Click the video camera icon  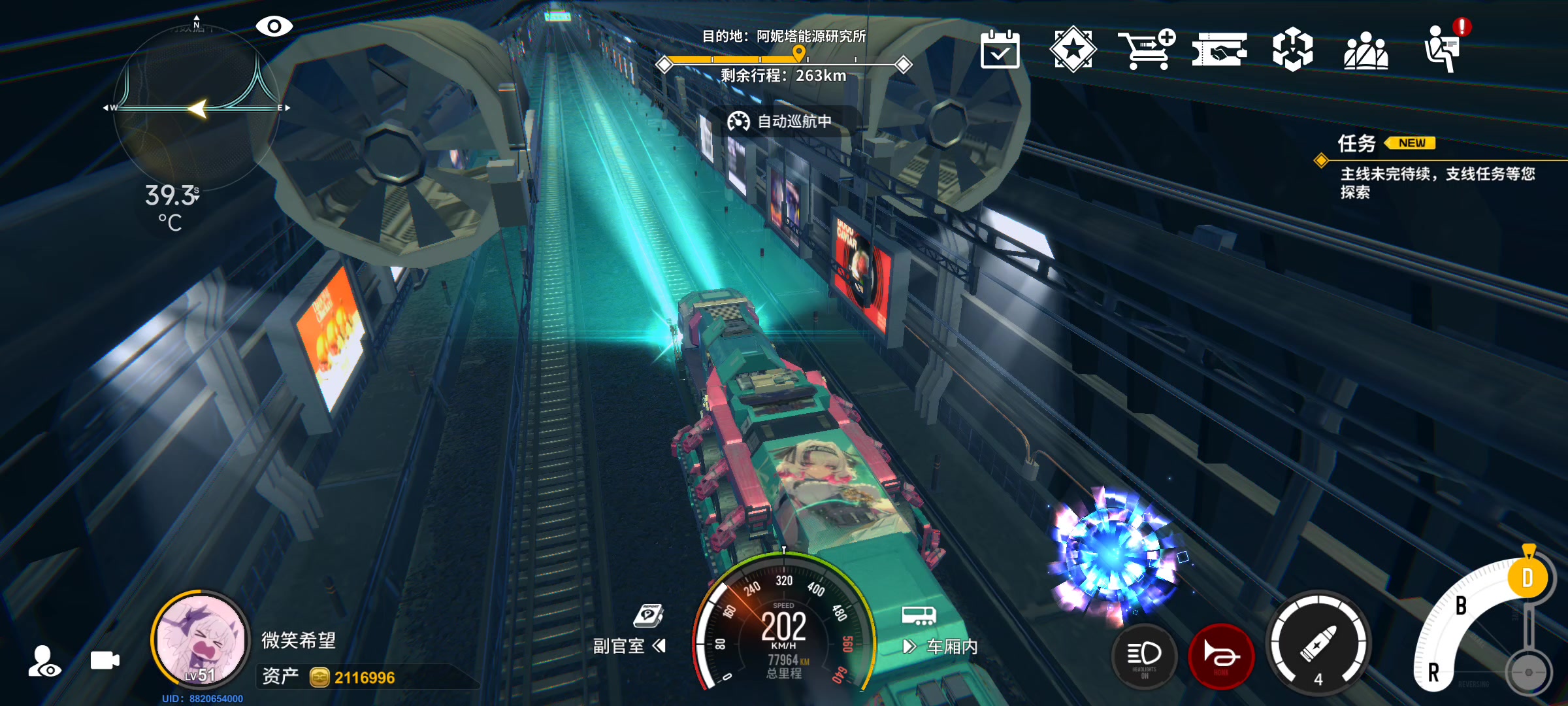[x=105, y=660]
